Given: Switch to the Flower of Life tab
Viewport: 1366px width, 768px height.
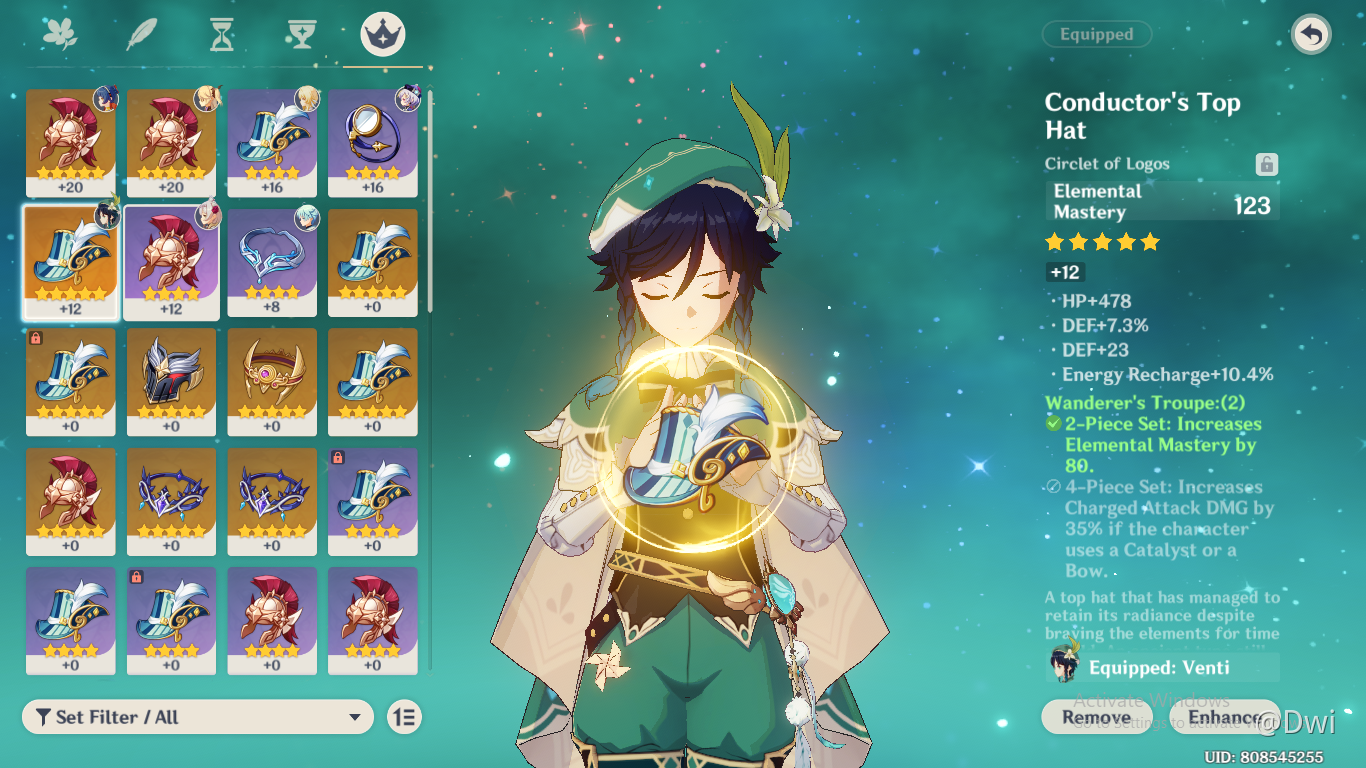Looking at the screenshot, I should pyautogui.click(x=60, y=33).
